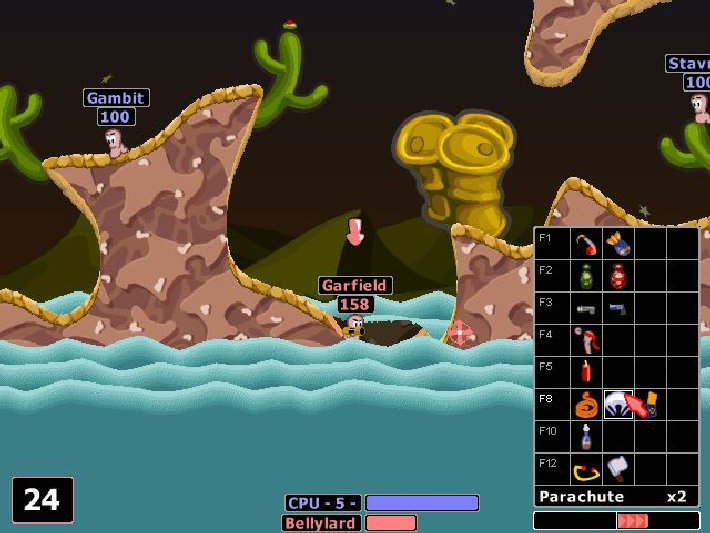
Task: Select the bazooka weapon in row F1
Action: coord(586,243)
